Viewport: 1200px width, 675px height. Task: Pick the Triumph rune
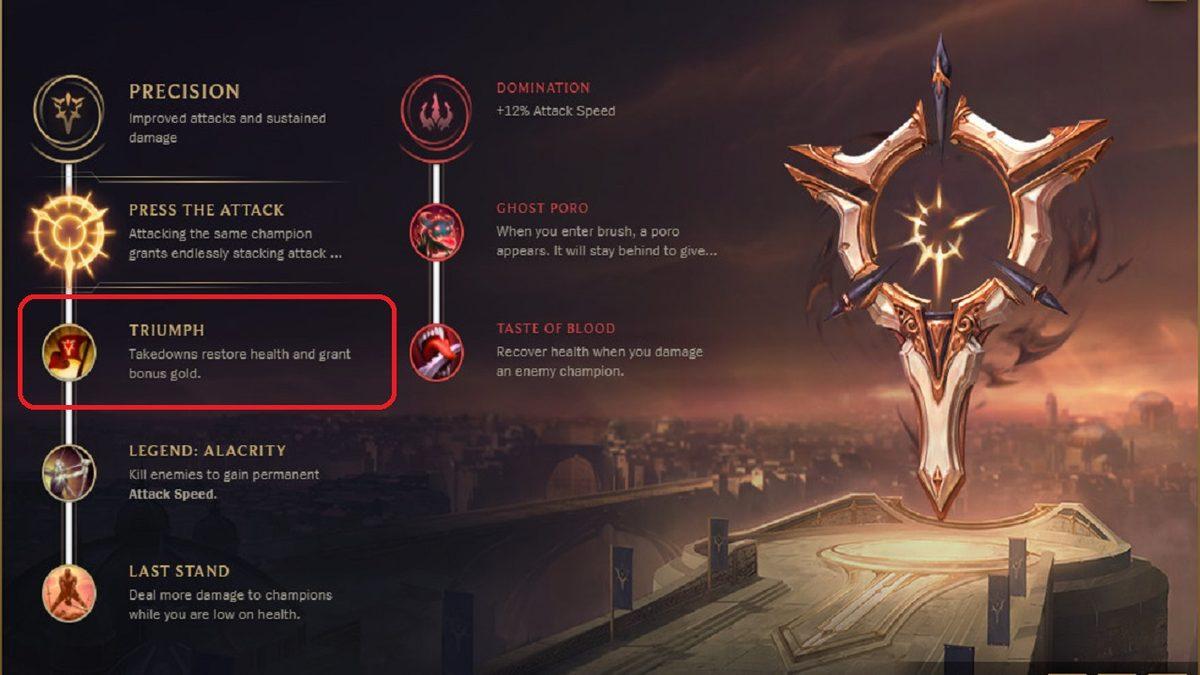tap(69, 352)
